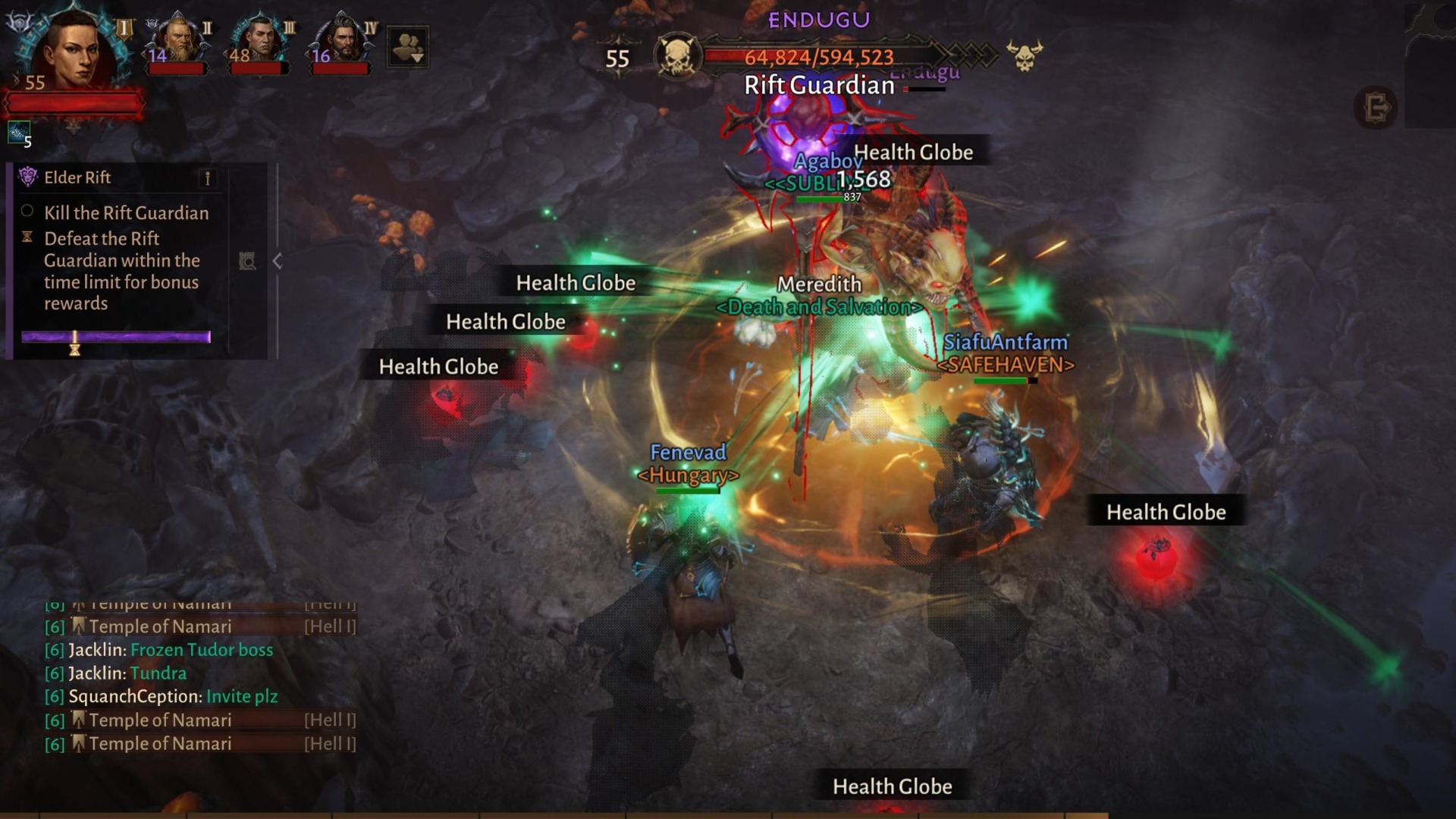
Task: Select the Rift Guardian boss skull emblem
Action: tap(676, 56)
